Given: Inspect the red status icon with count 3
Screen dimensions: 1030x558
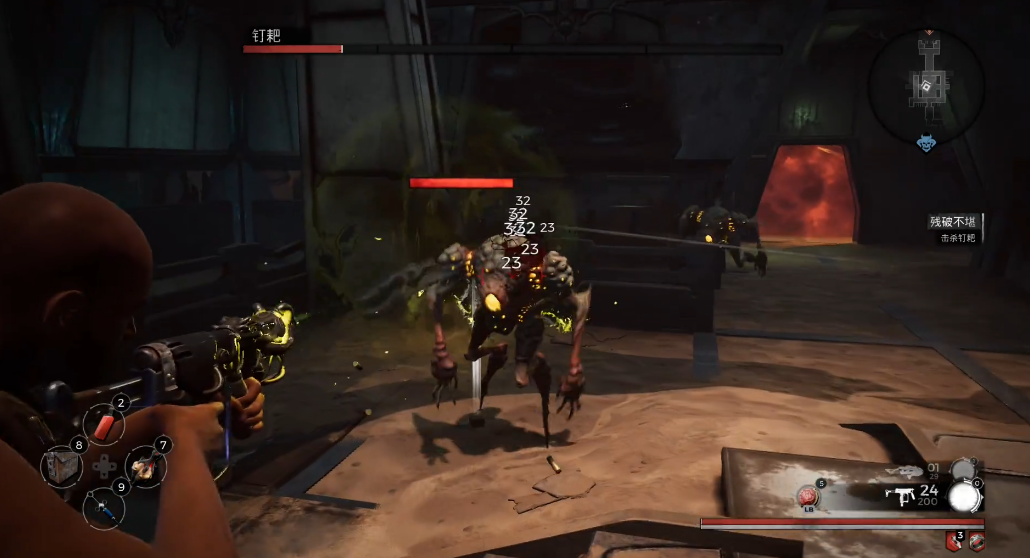Looking at the screenshot, I should (954, 542).
